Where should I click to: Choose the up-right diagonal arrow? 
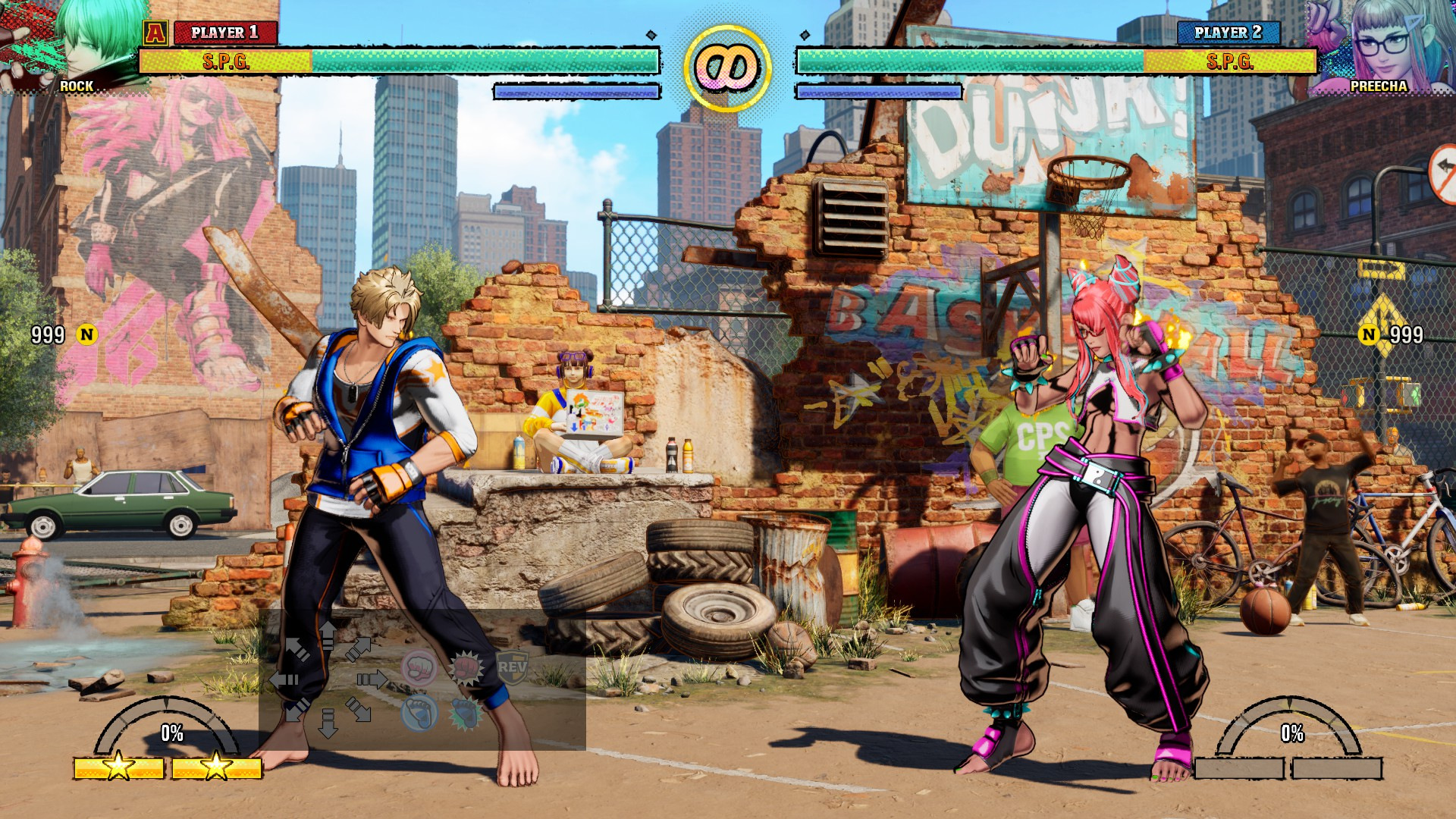pos(358,649)
